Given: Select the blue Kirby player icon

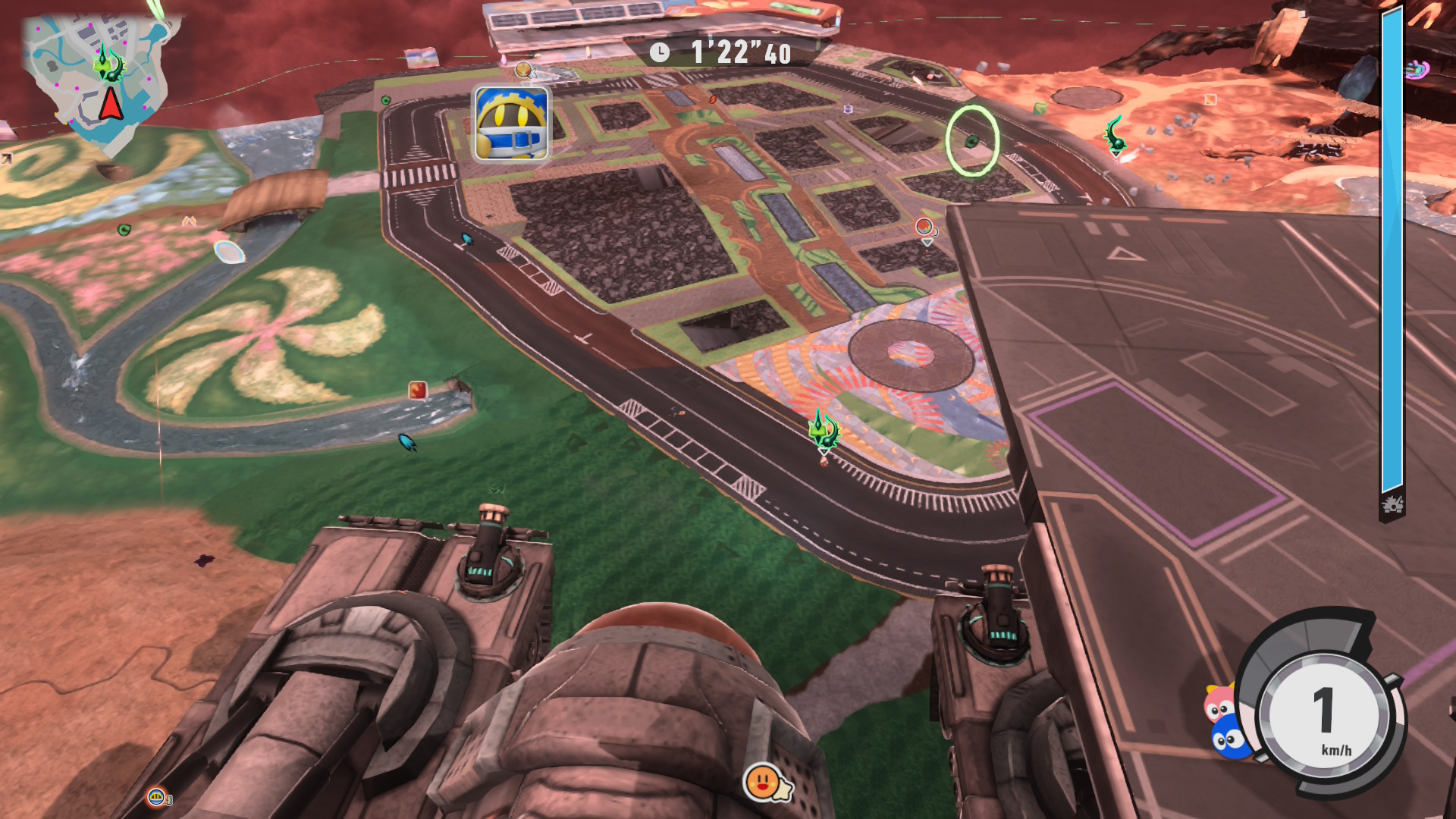Looking at the screenshot, I should point(1229,738).
